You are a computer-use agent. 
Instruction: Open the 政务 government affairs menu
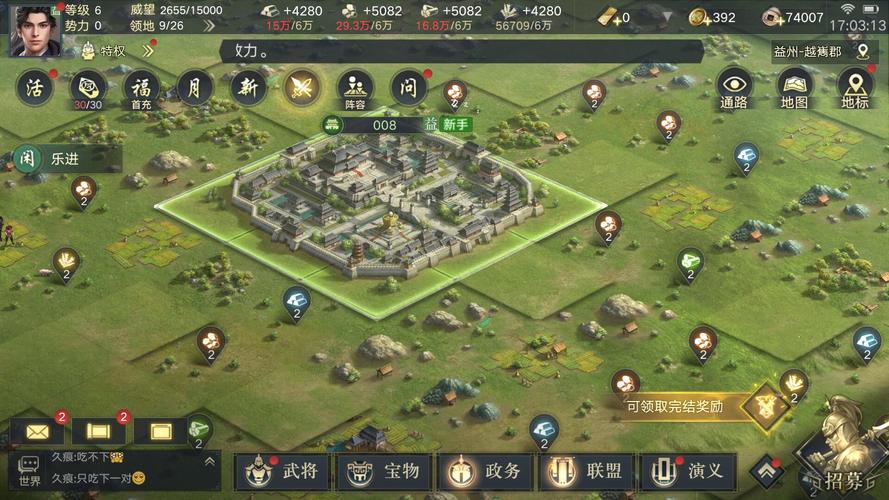(485, 471)
